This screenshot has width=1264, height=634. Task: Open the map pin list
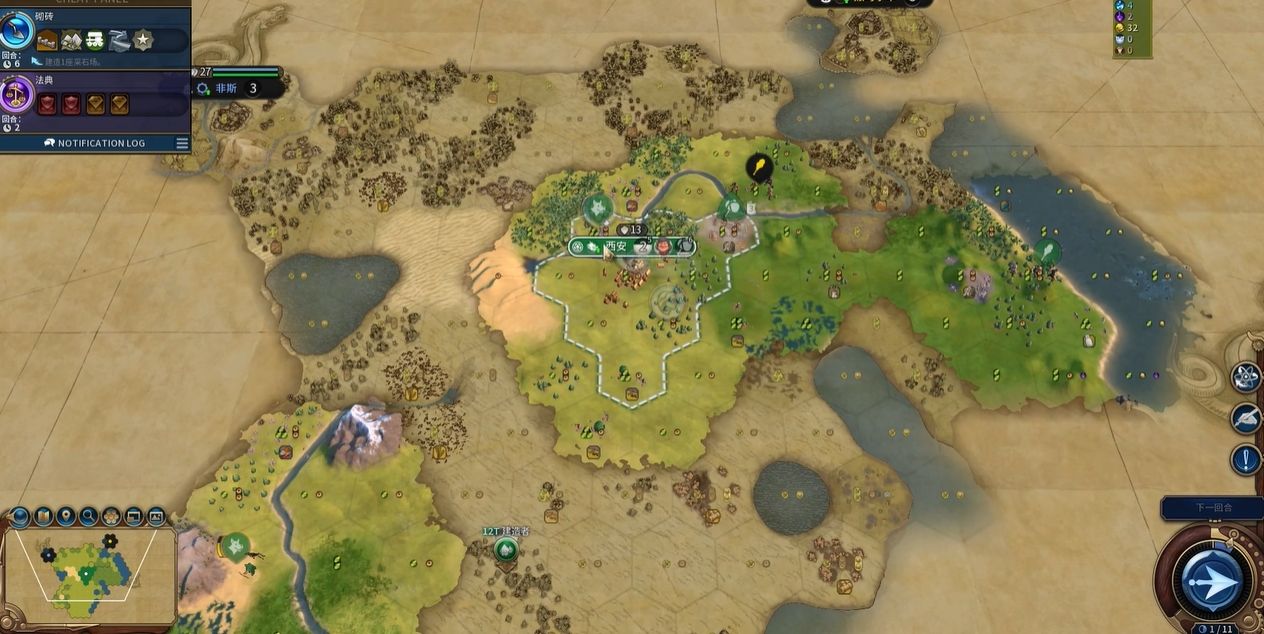point(66,517)
